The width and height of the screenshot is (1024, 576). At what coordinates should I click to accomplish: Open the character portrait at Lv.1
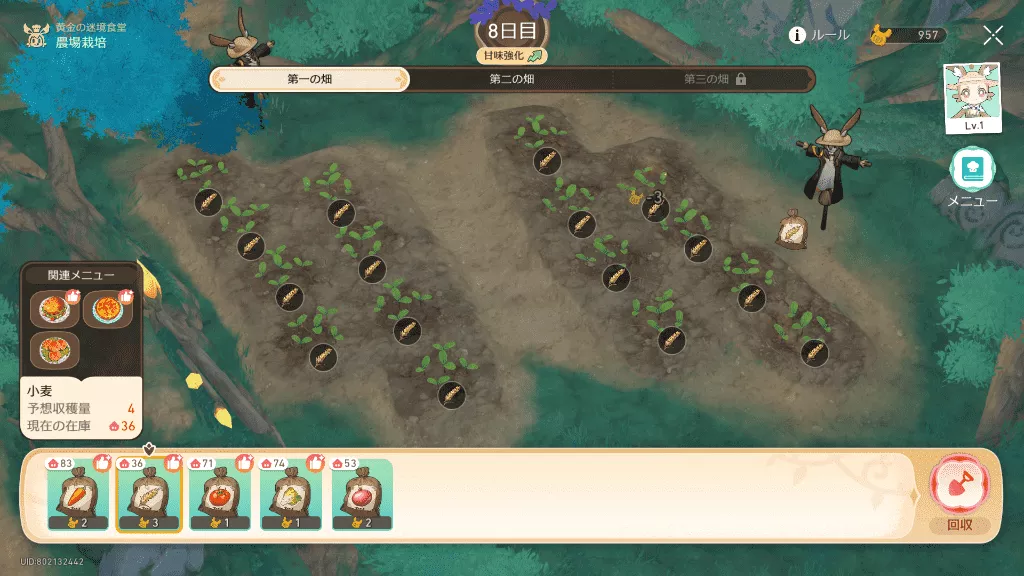point(973,98)
